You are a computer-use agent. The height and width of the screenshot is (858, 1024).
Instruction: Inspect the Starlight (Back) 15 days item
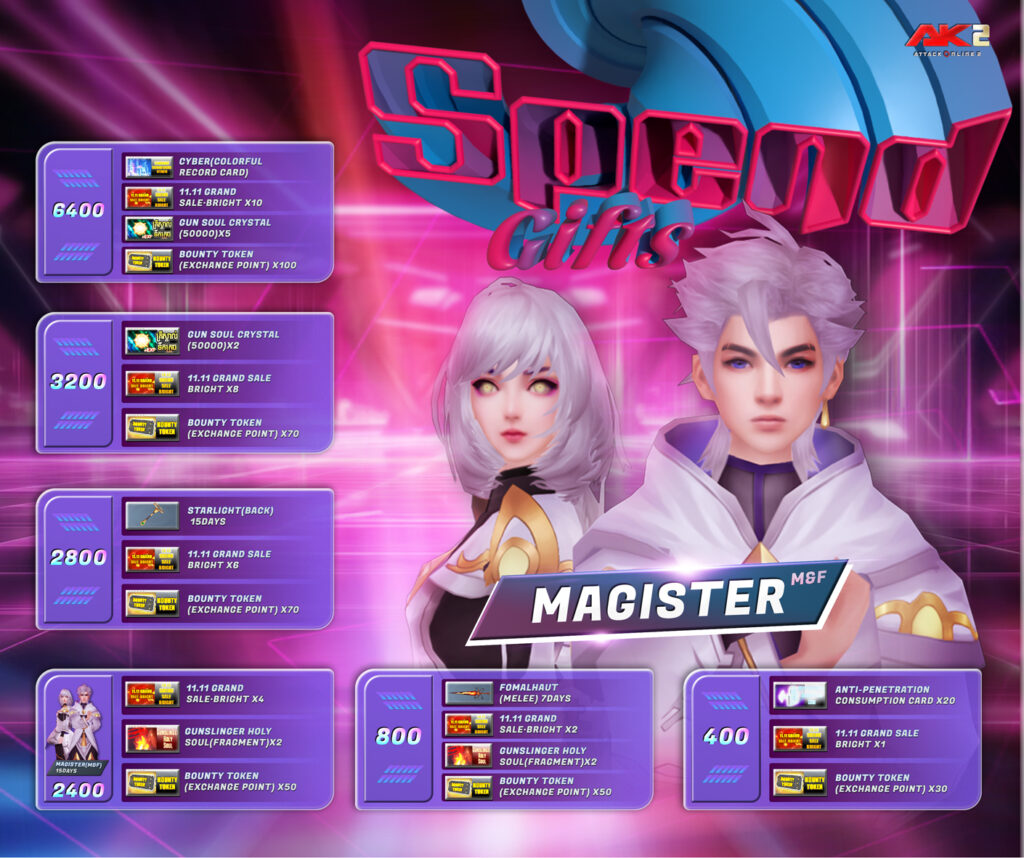(152, 516)
